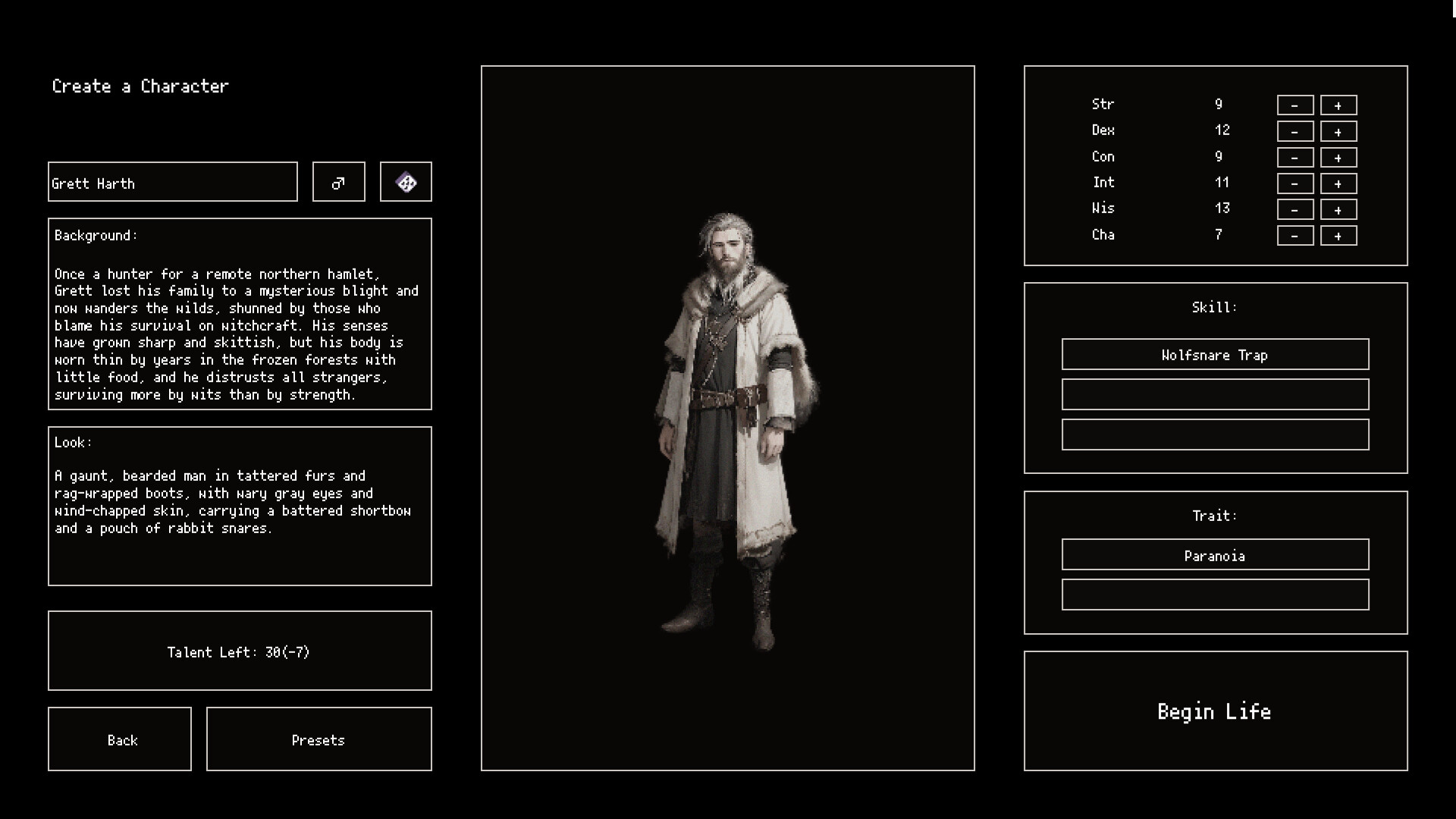Decrease Str with its minus button
This screenshot has height=819, width=1456.
pos(1294,105)
